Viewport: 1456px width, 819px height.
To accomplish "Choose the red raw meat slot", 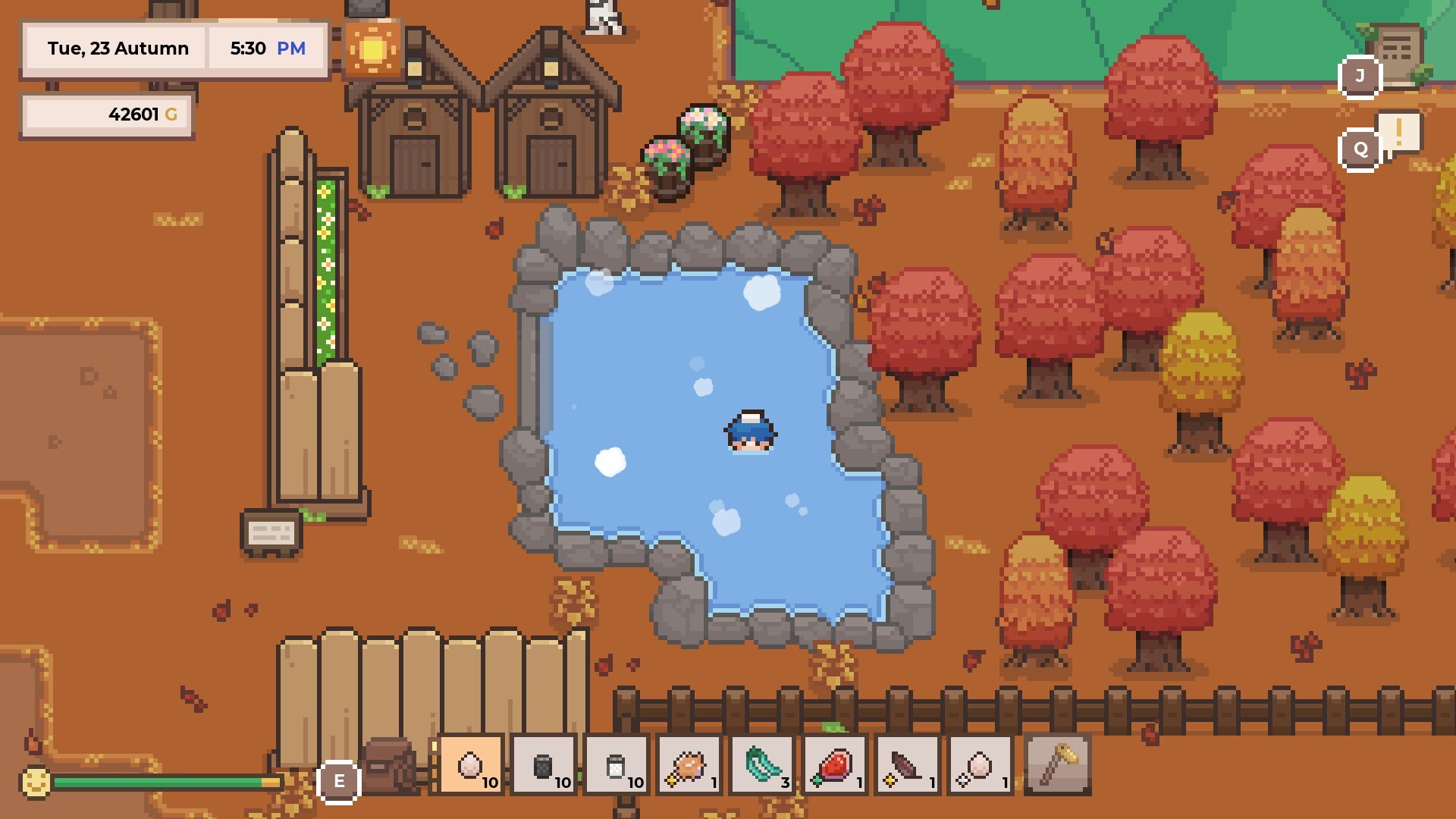I will (x=835, y=764).
